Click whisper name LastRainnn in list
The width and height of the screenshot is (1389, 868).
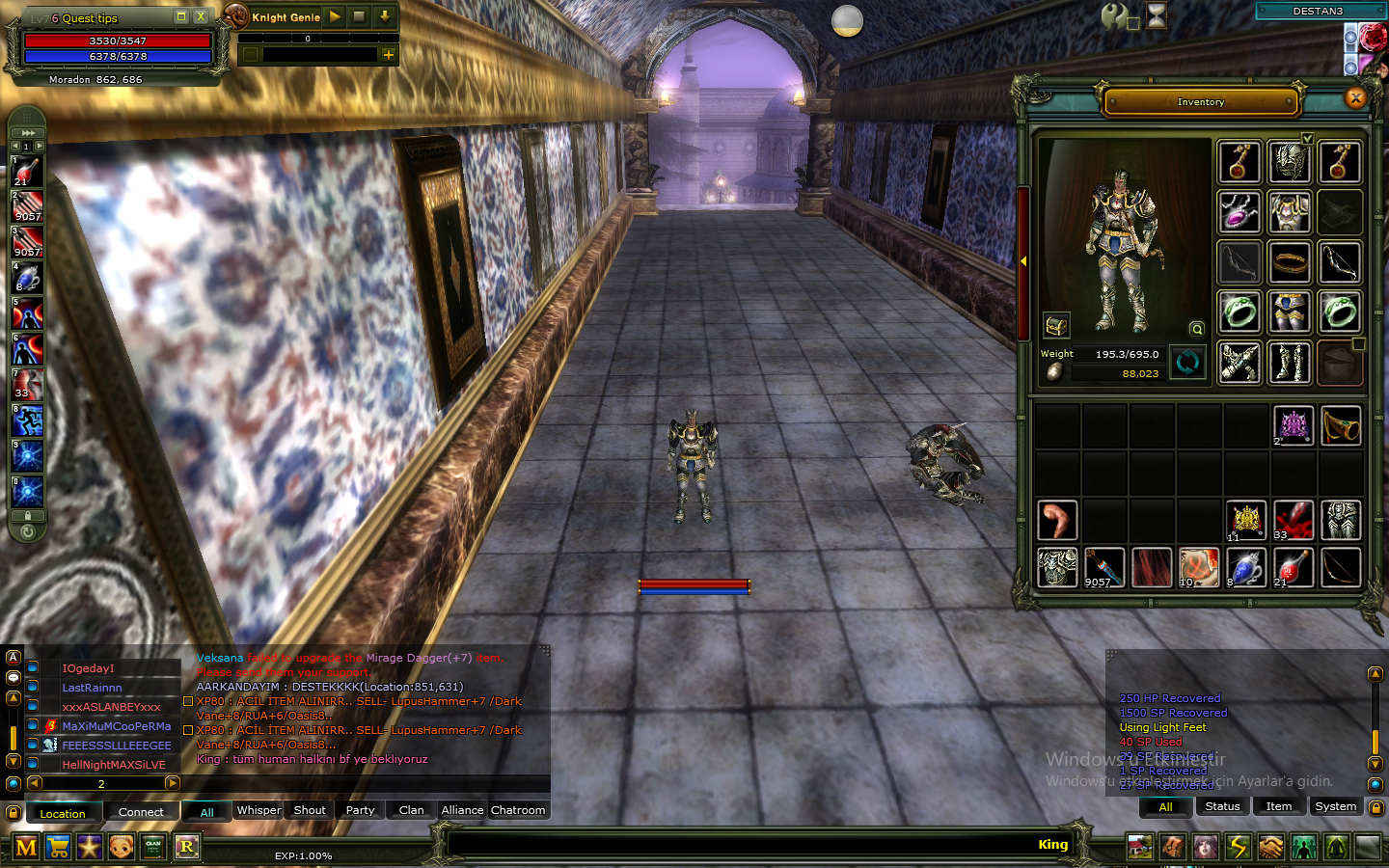[x=92, y=688]
